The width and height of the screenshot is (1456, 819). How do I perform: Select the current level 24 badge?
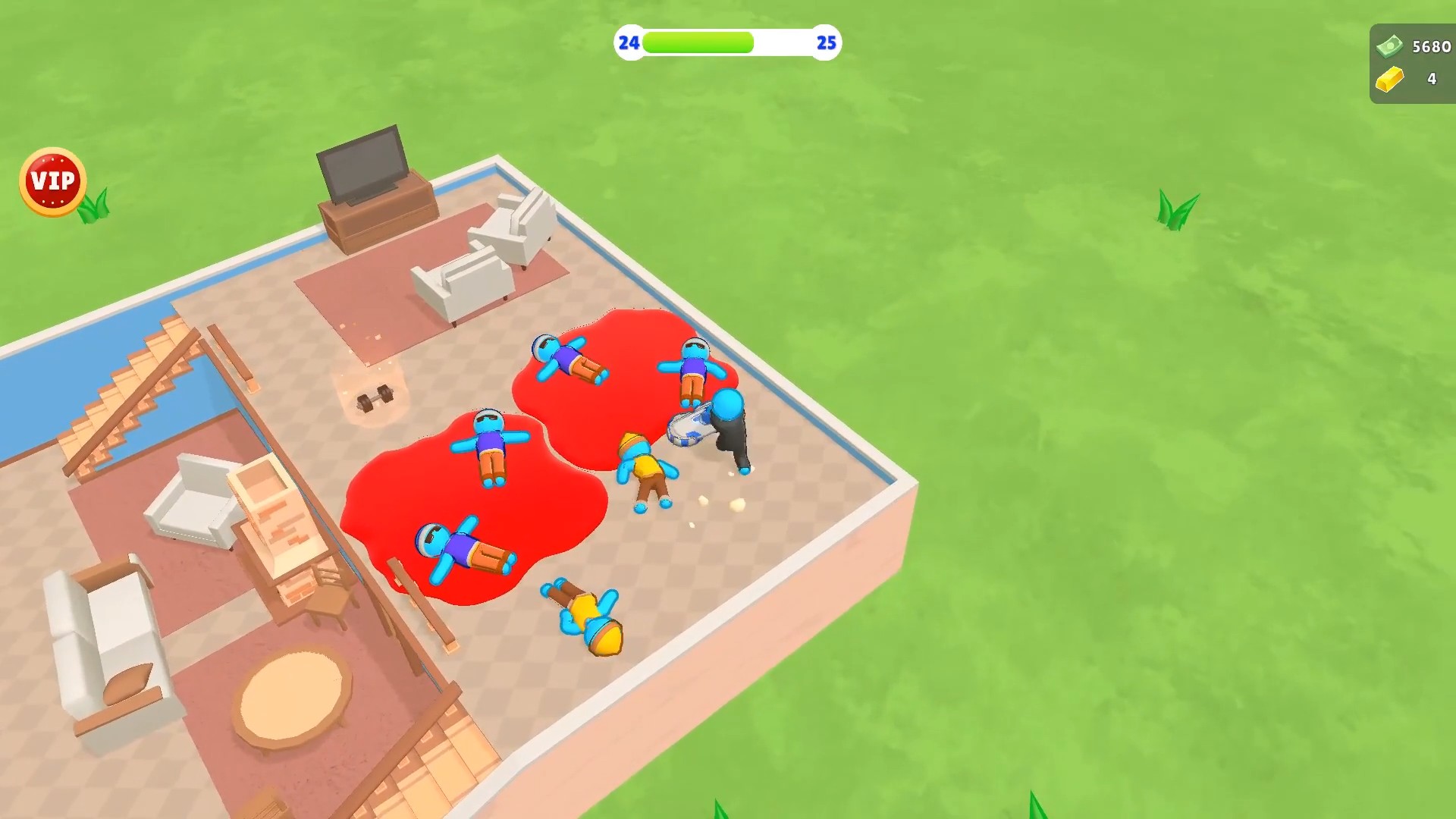pyautogui.click(x=628, y=43)
